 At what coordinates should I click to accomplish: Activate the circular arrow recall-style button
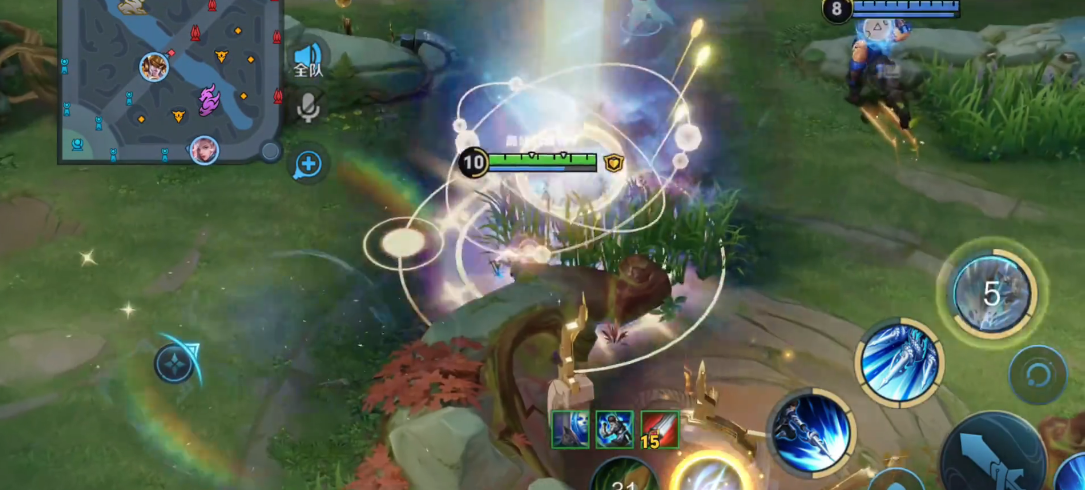(x=1038, y=377)
